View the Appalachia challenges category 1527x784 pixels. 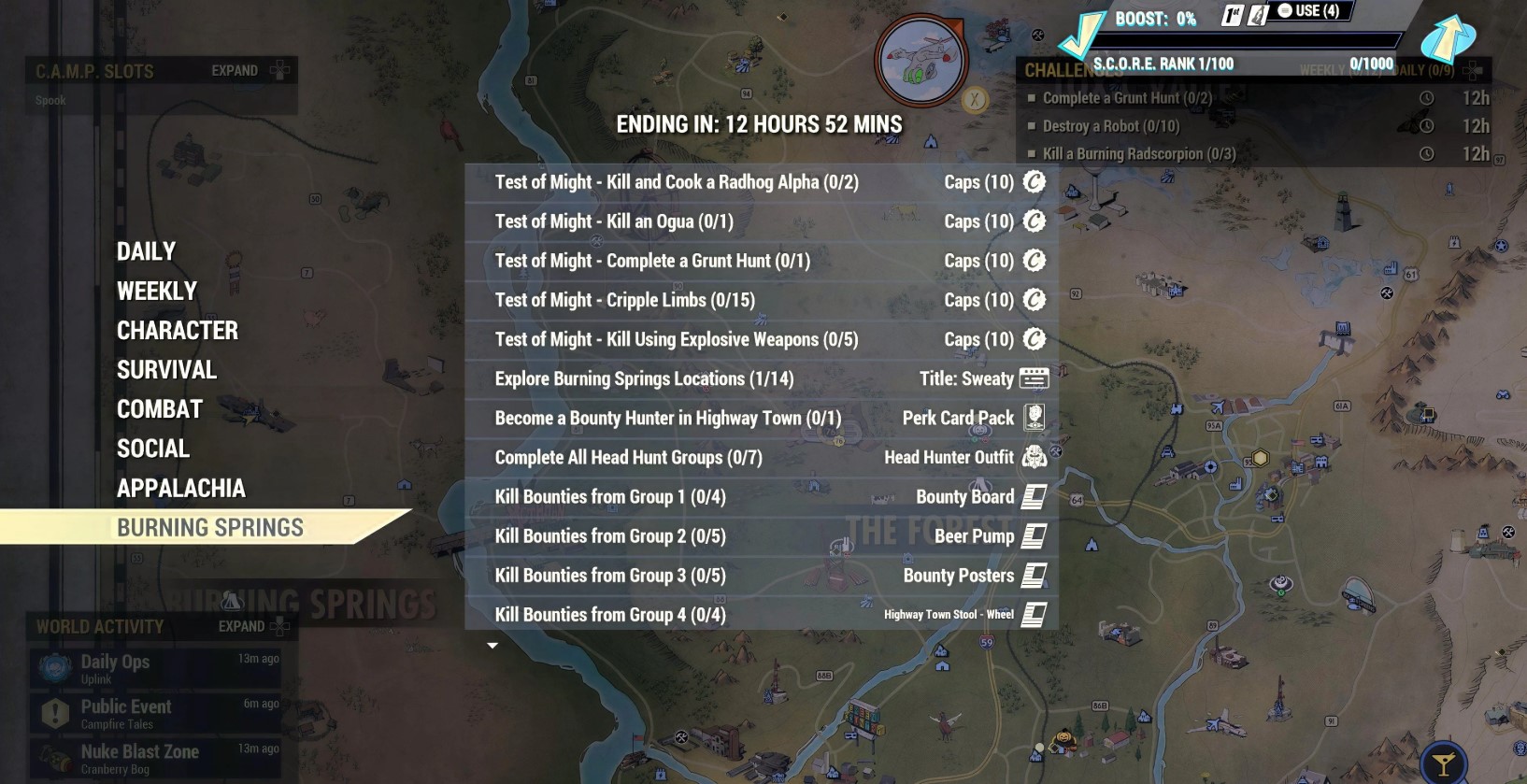(x=181, y=488)
